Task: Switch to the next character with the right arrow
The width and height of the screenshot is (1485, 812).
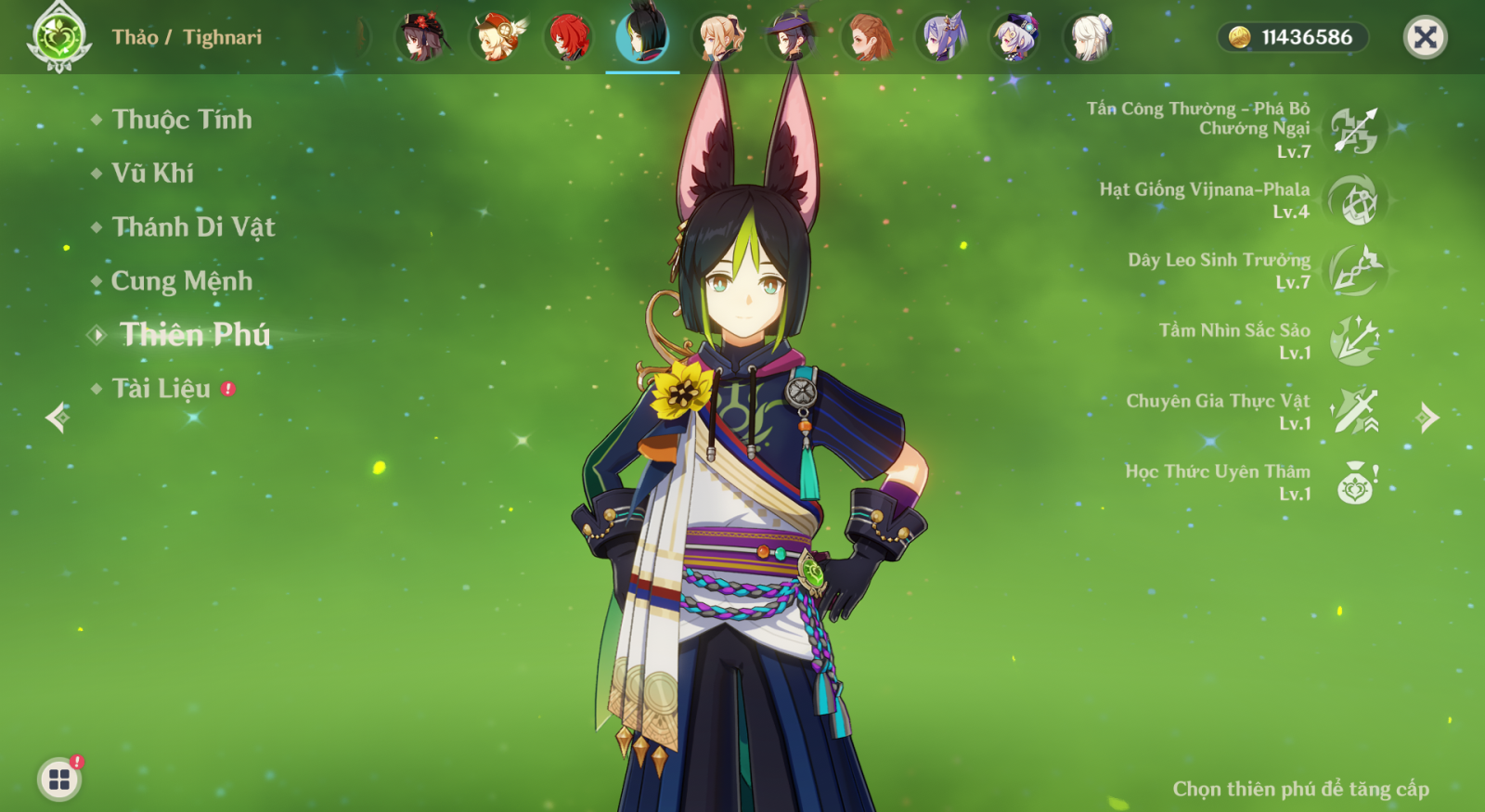Action: [1427, 418]
